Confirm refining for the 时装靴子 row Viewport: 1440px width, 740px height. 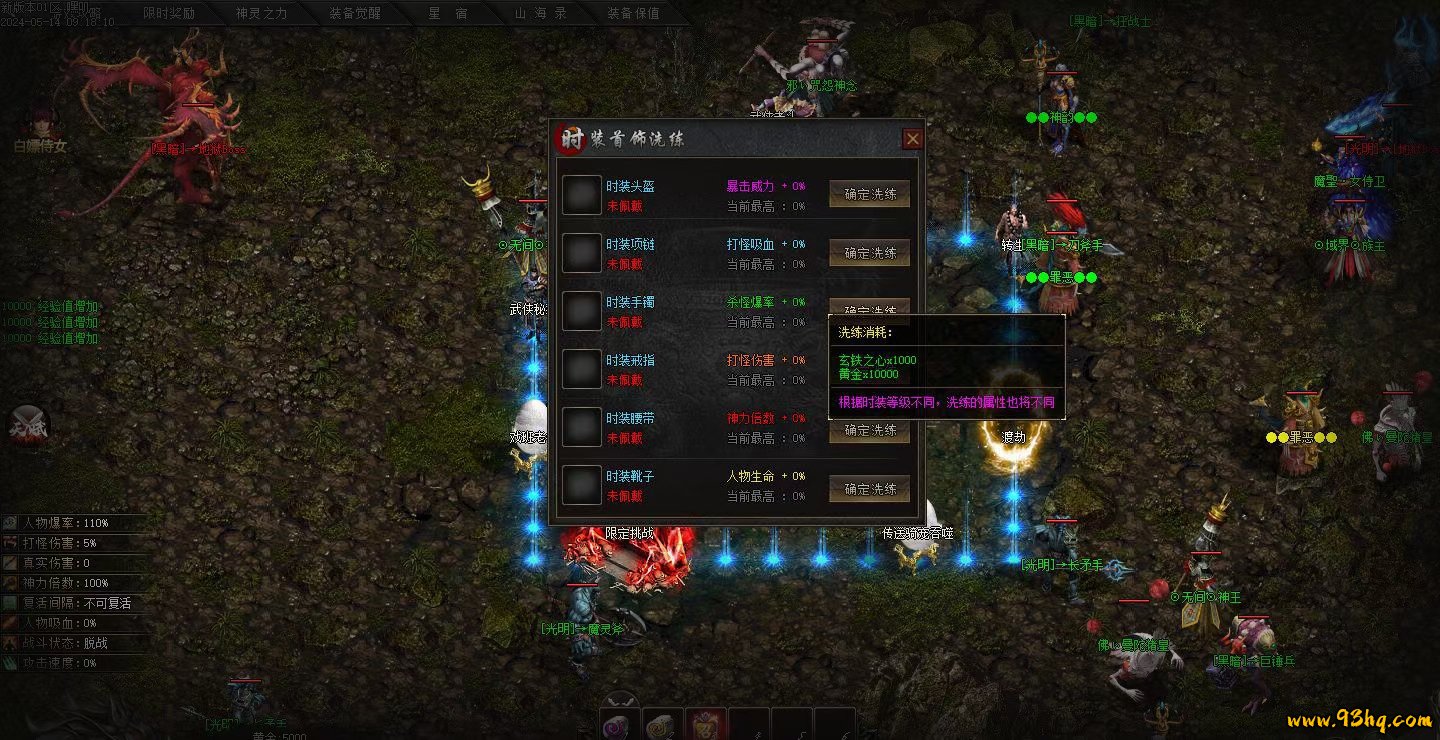coord(870,489)
